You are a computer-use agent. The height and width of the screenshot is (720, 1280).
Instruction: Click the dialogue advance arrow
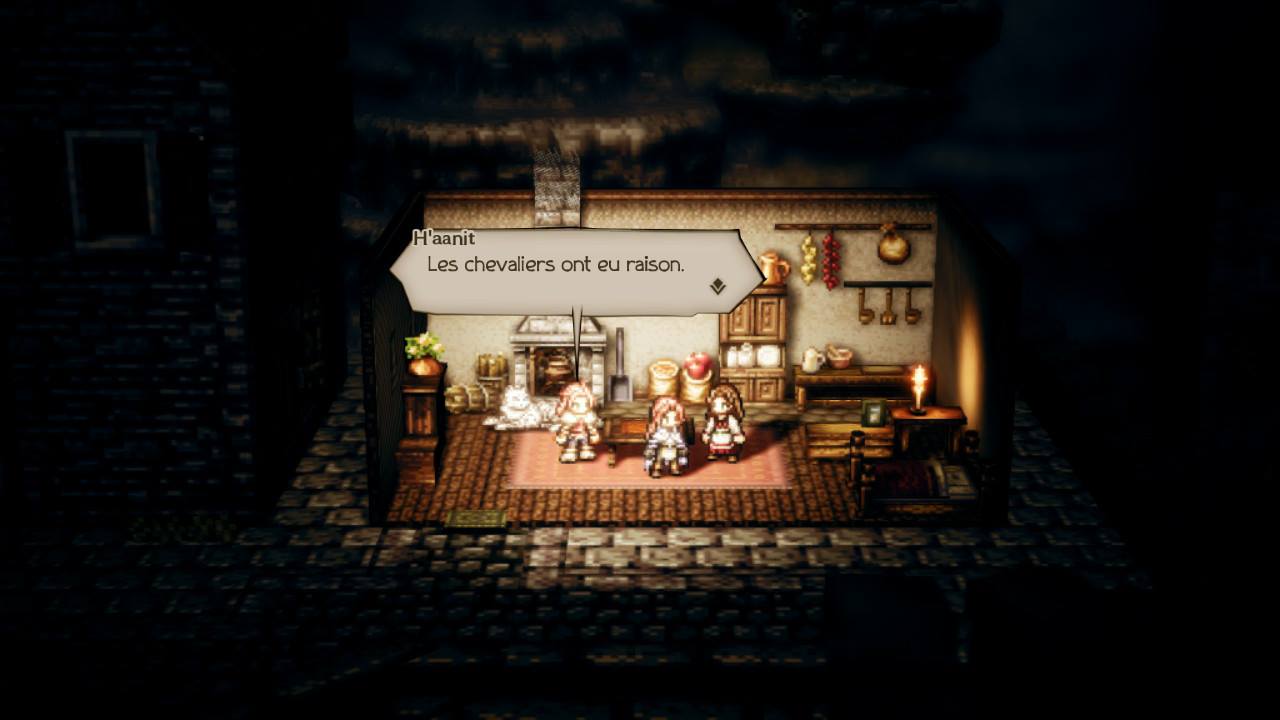point(716,287)
